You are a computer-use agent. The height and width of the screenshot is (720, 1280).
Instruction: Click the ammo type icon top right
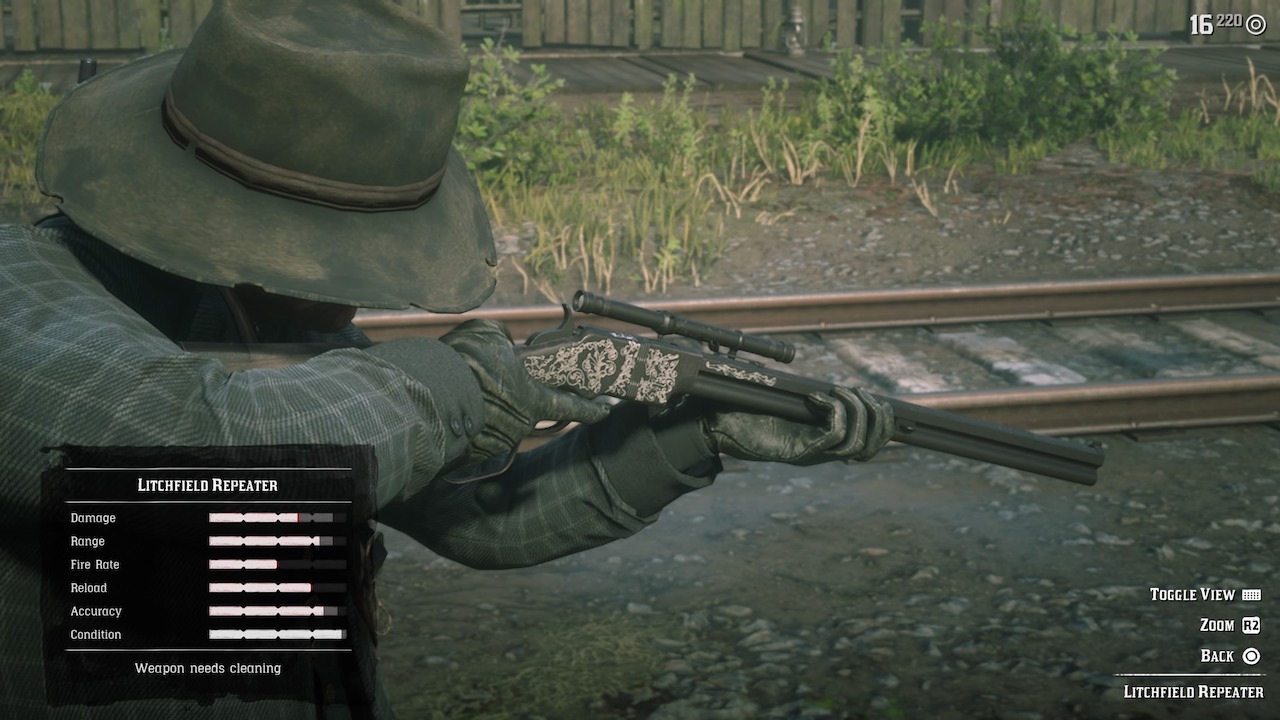pyautogui.click(x=1255, y=24)
